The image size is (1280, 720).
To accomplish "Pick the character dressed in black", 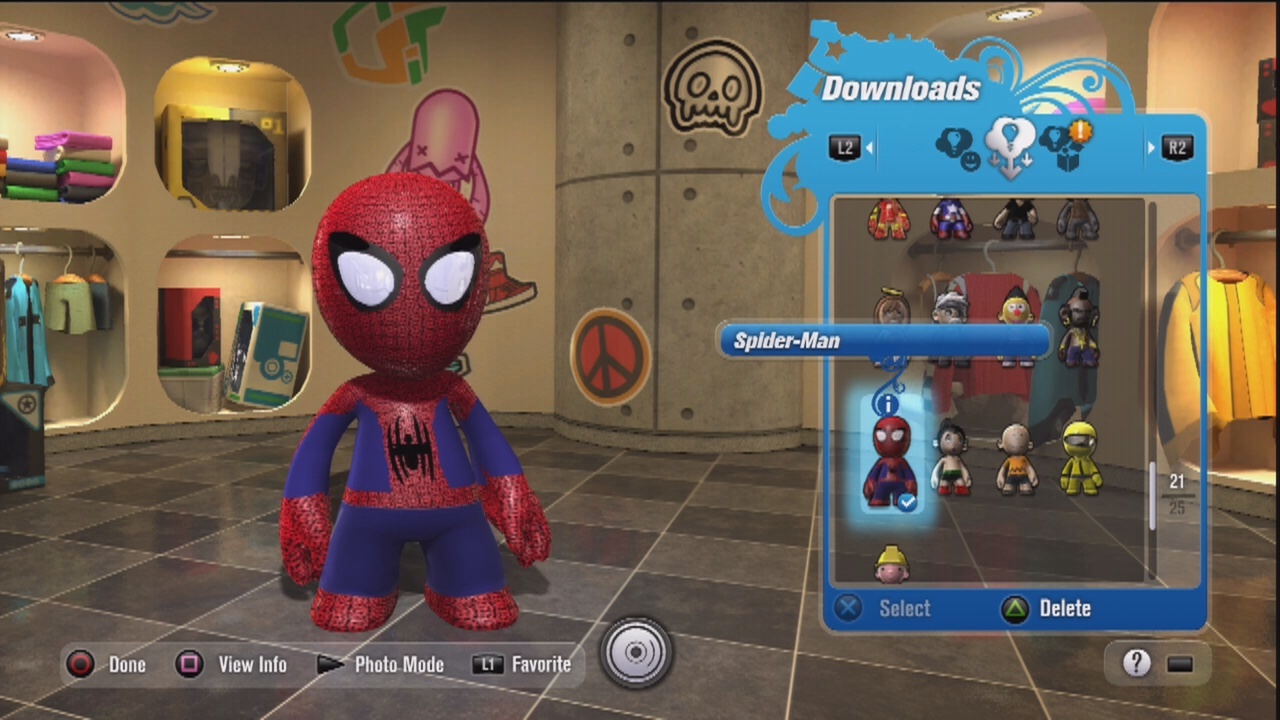I will 1016,218.
